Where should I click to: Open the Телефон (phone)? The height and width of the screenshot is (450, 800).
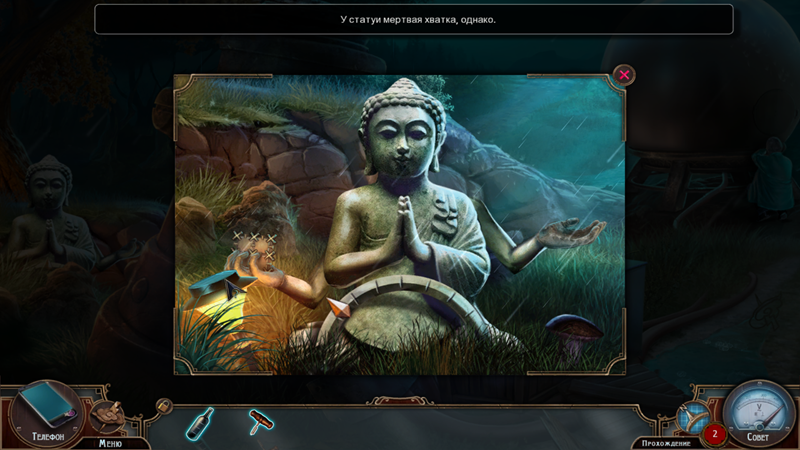(46, 411)
